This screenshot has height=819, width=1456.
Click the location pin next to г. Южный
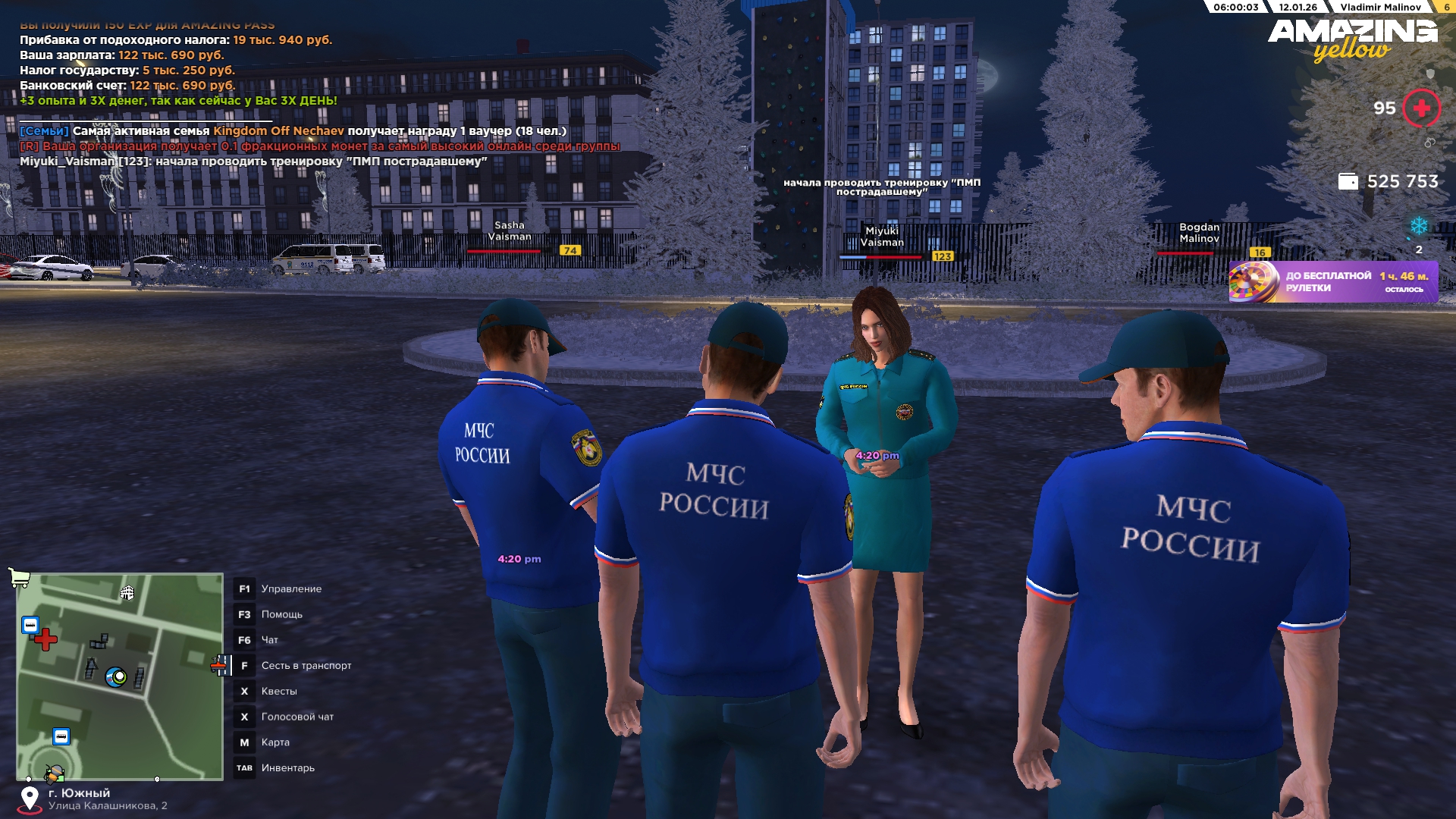30,799
